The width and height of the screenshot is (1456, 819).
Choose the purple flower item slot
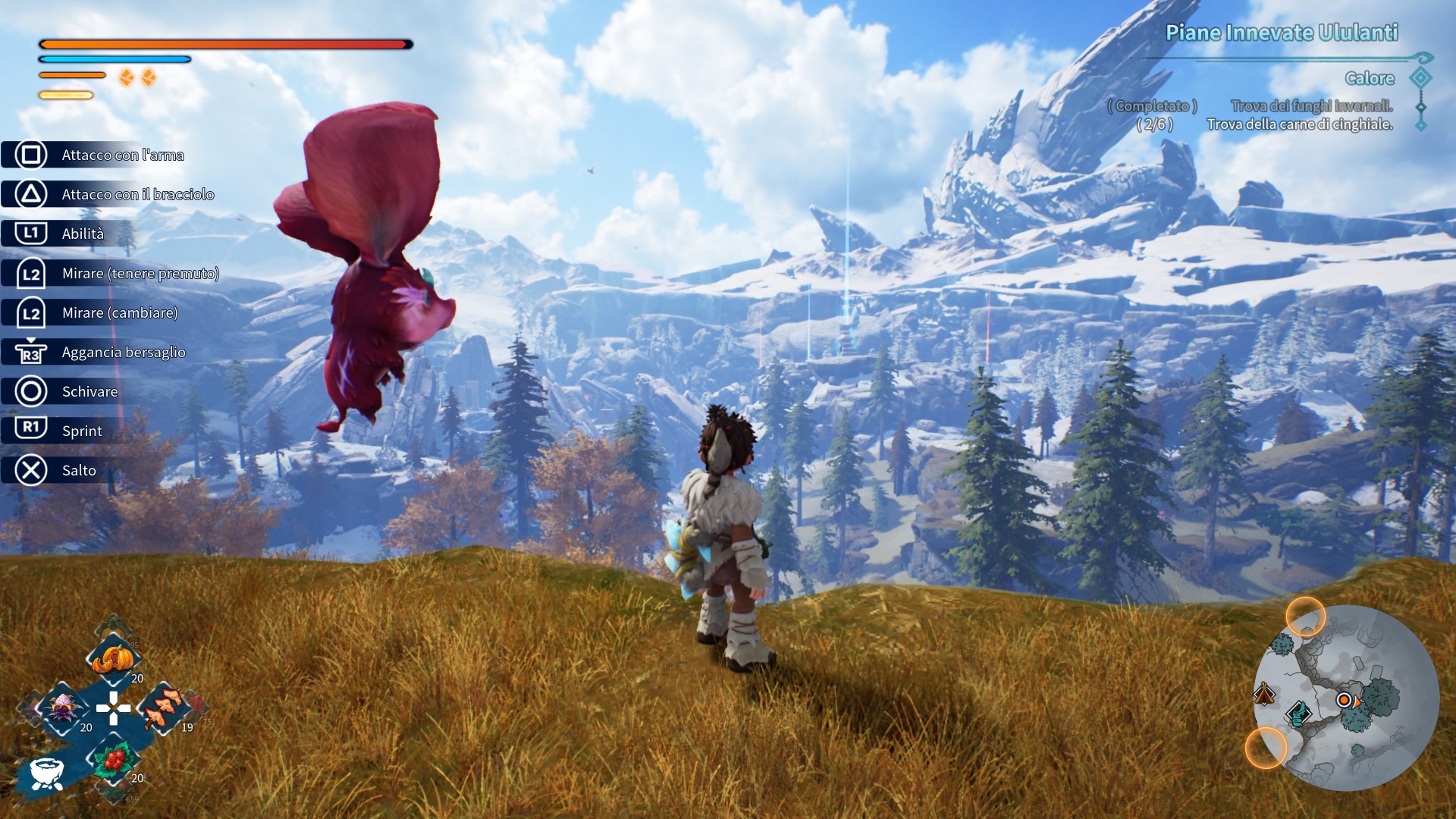pyautogui.click(x=64, y=708)
